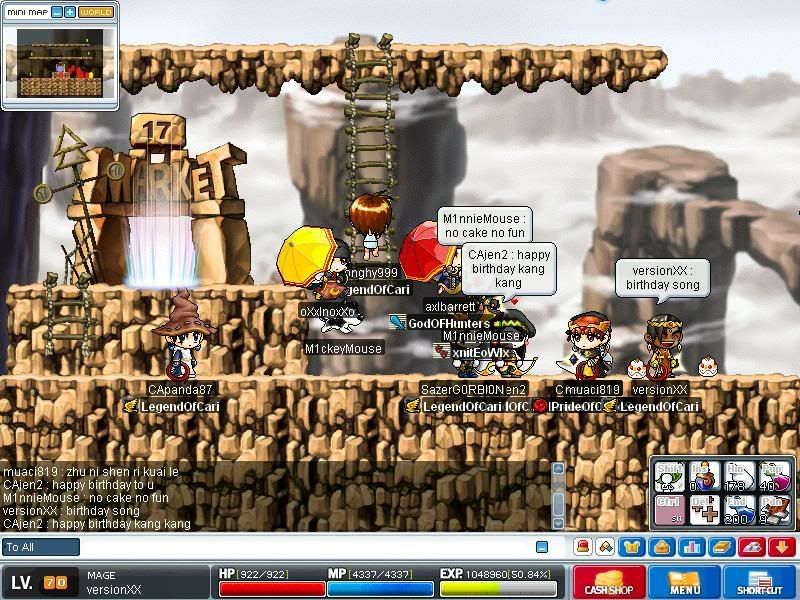Use the blue potion in End slot
This screenshot has width=800, height=600.
(739, 510)
